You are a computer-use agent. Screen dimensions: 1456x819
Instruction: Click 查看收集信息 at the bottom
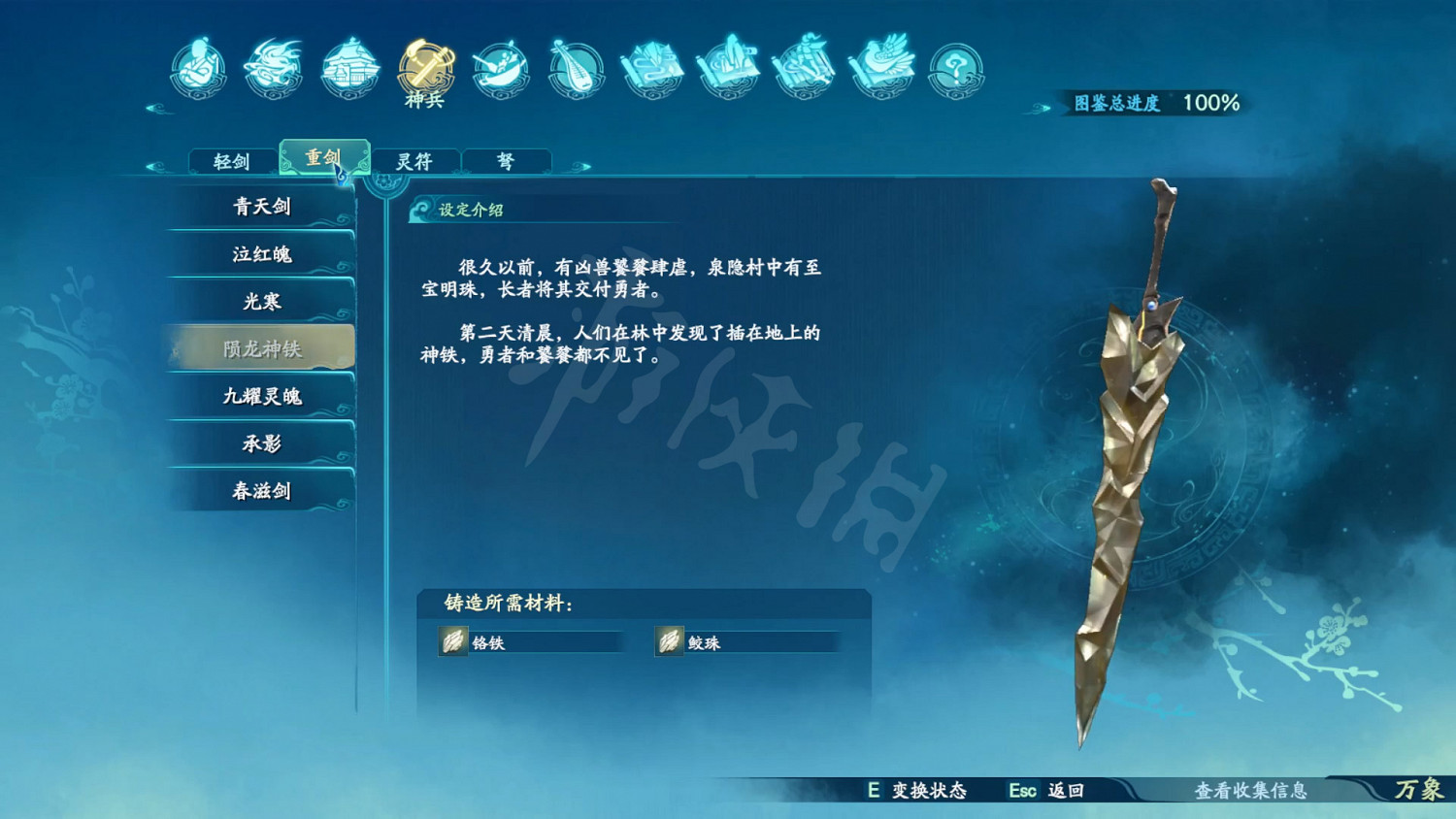1252,792
